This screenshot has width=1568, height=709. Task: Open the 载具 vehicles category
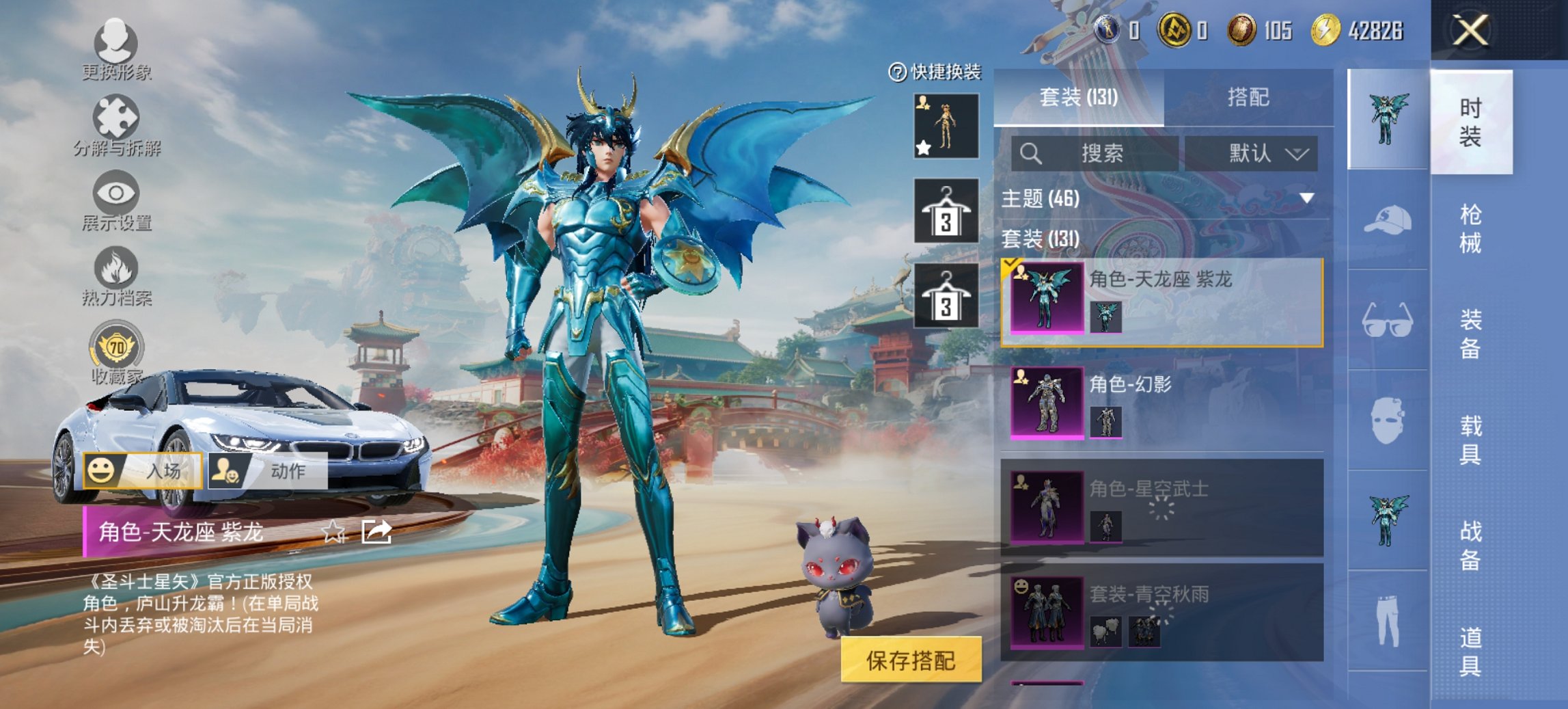(x=1470, y=440)
